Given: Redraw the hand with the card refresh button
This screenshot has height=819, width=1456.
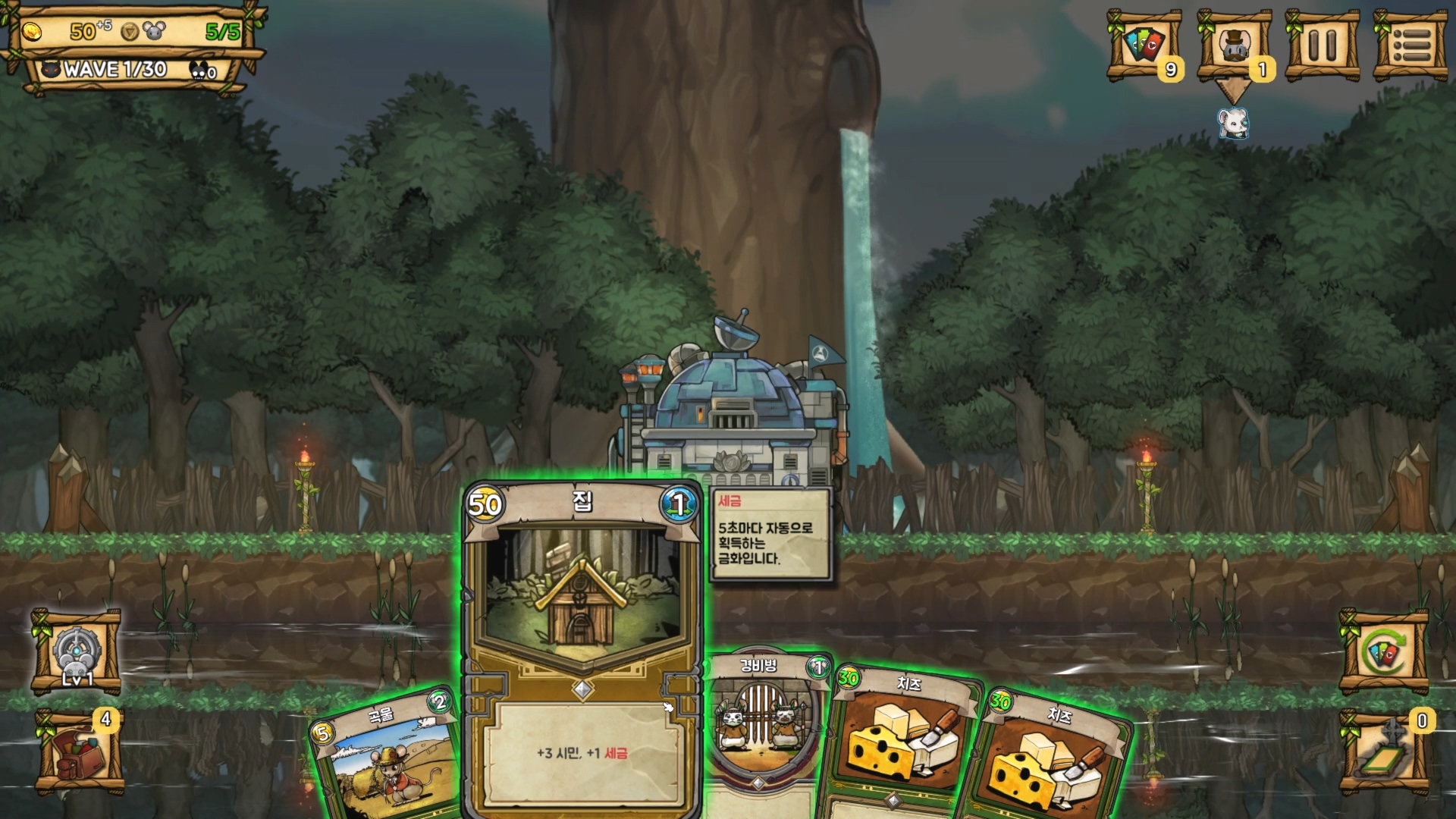Looking at the screenshot, I should [1384, 652].
